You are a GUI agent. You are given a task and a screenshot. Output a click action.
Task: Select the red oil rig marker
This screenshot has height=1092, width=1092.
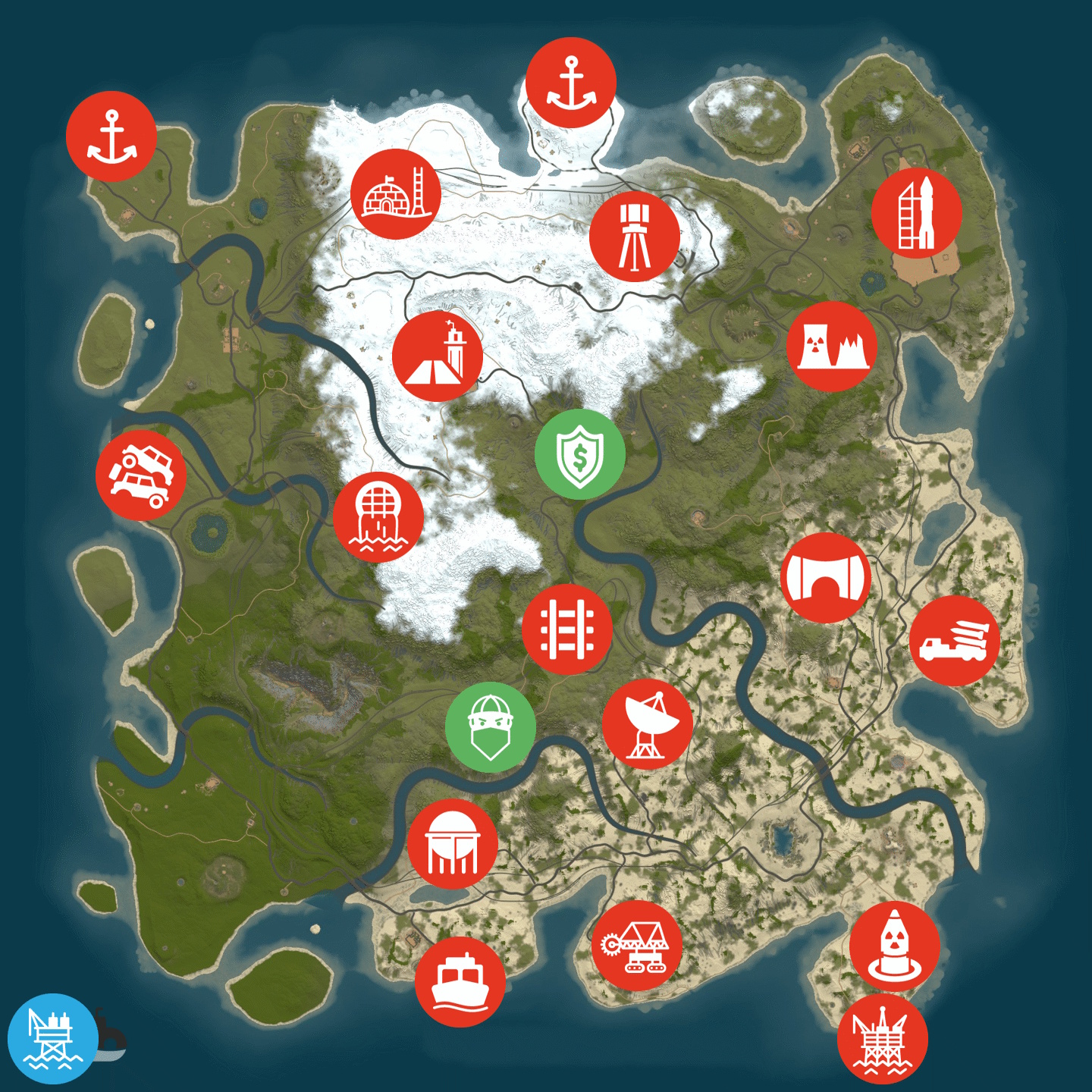[x=883, y=1039]
